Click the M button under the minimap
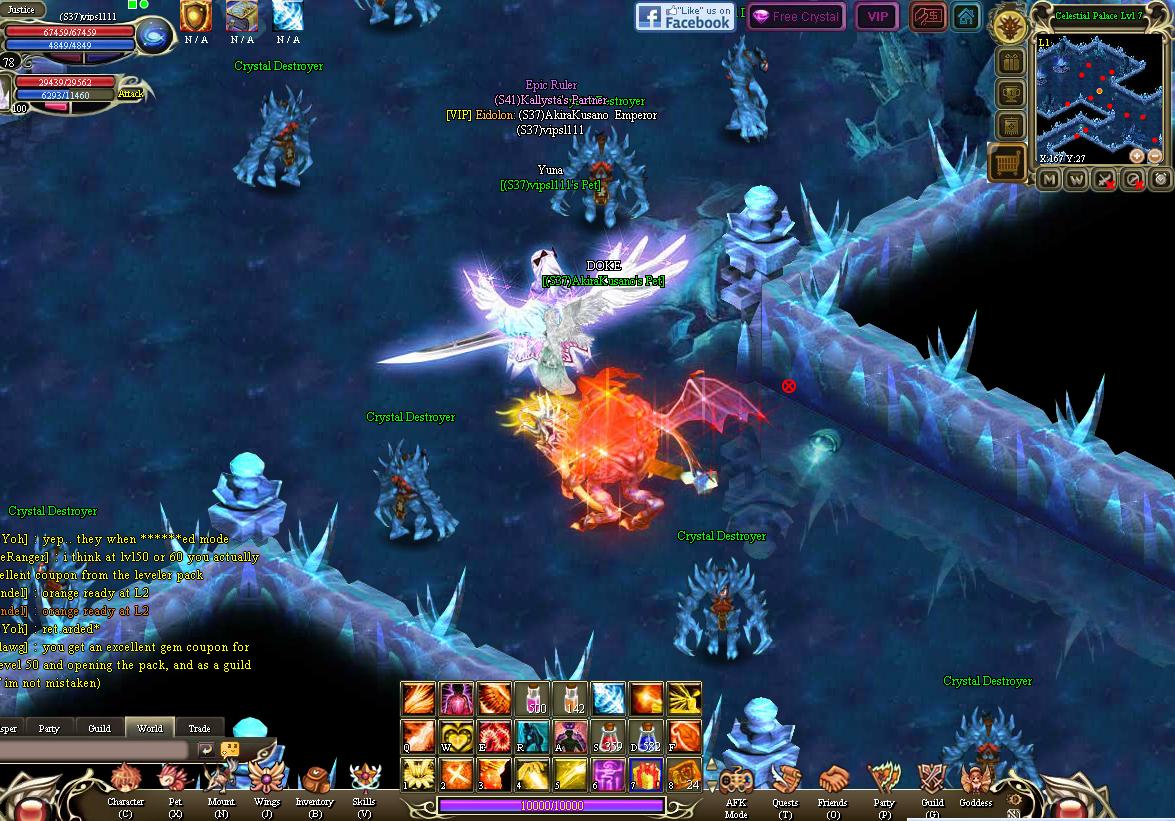This screenshot has height=821, width=1175. 1049,180
